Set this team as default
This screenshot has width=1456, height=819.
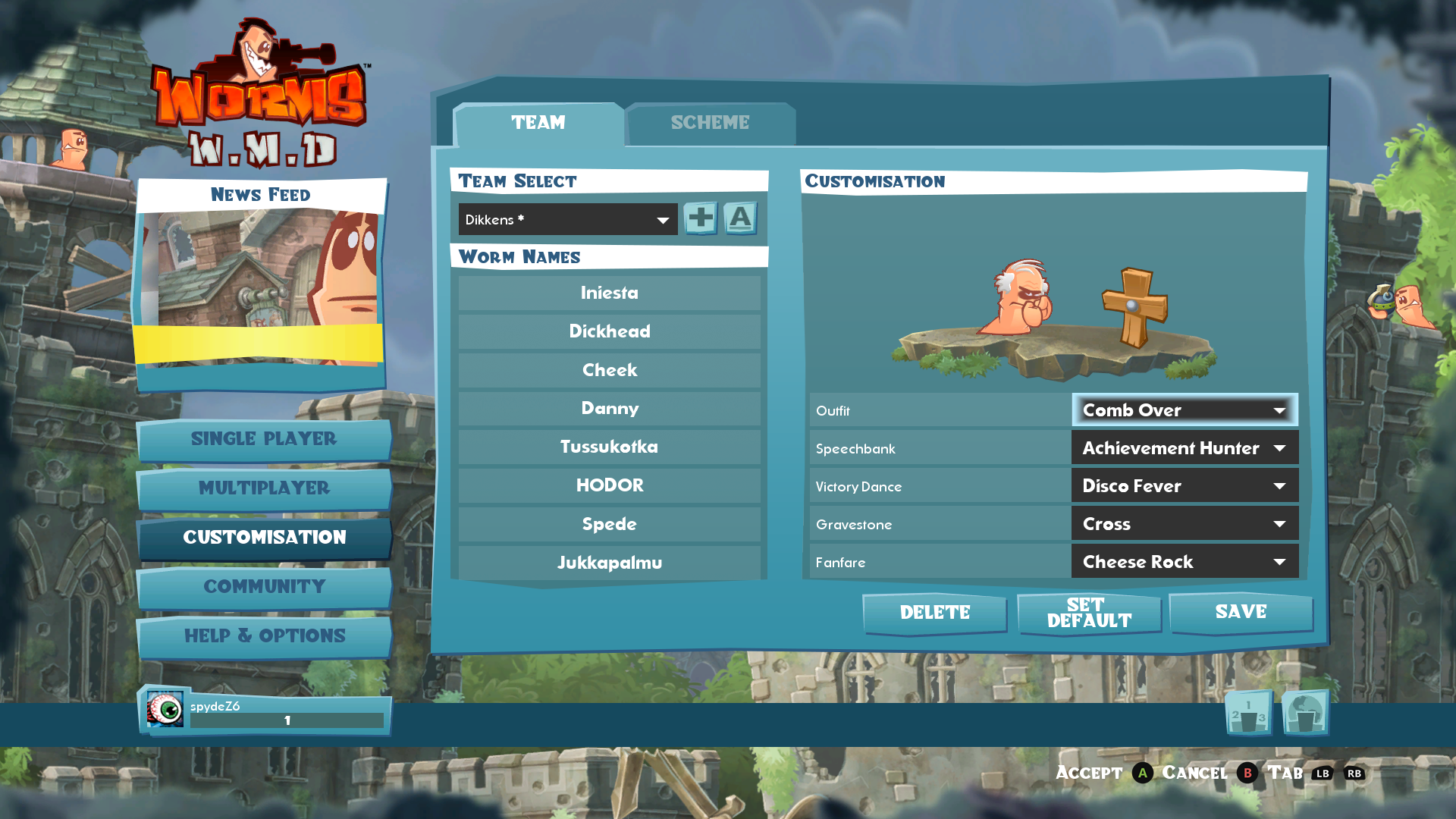pyautogui.click(x=1089, y=613)
